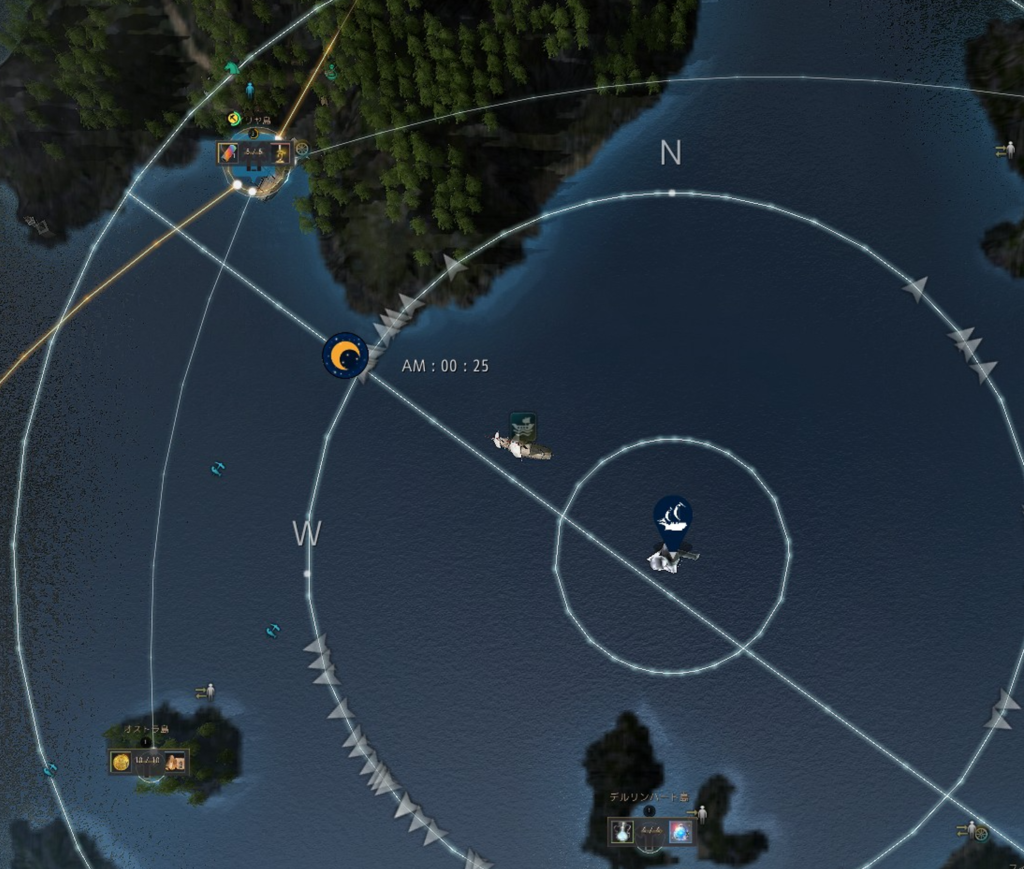Screen dimensions: 1024x869
Task: Click the blue person NPC marker
Action: [x=250, y=89]
